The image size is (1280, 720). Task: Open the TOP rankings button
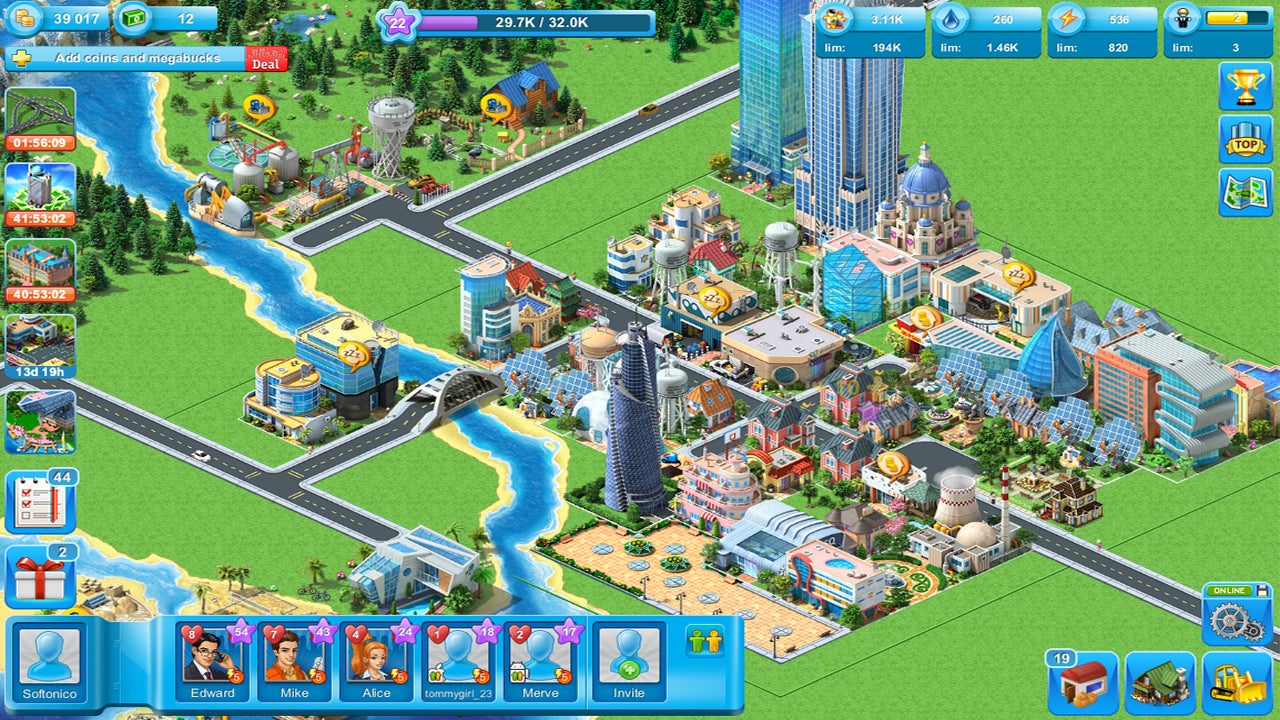(x=1245, y=139)
